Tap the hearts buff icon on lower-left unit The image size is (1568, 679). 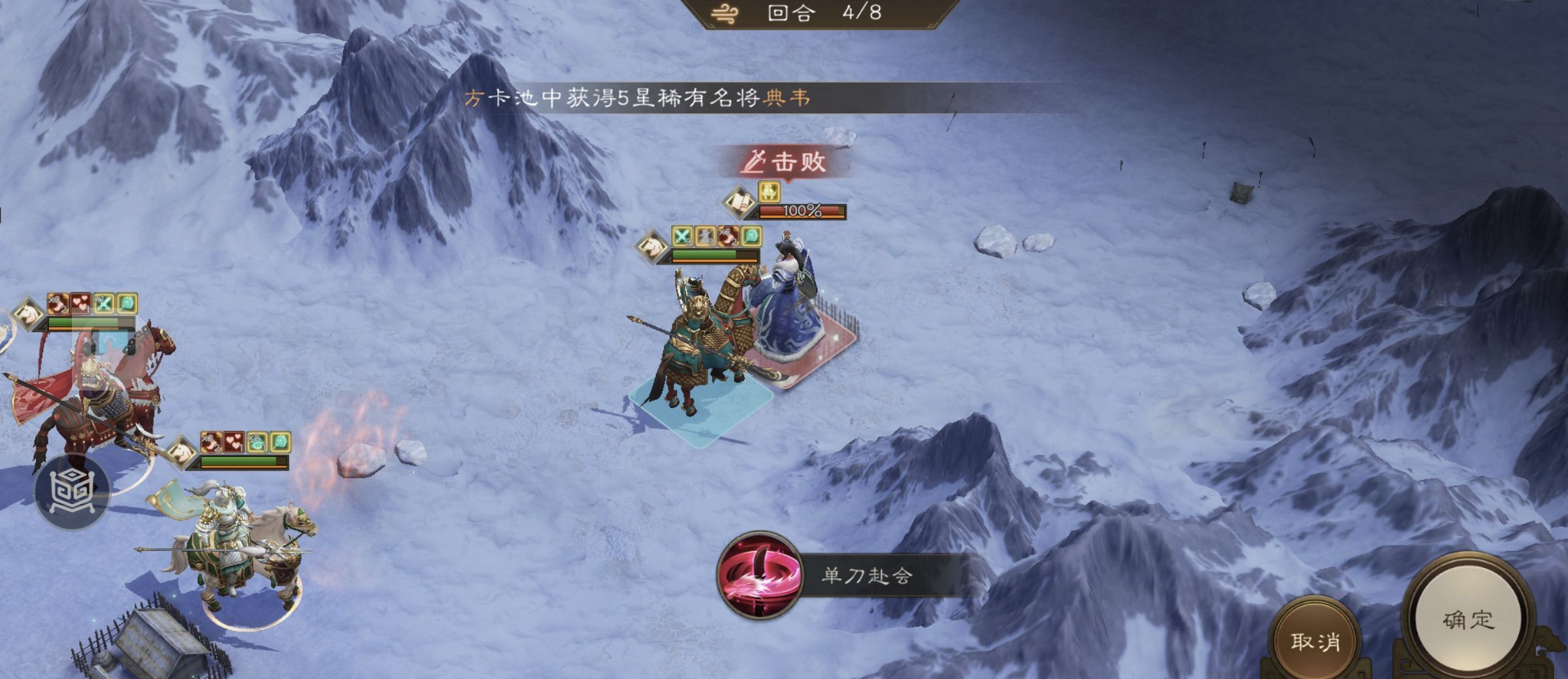[x=234, y=442]
